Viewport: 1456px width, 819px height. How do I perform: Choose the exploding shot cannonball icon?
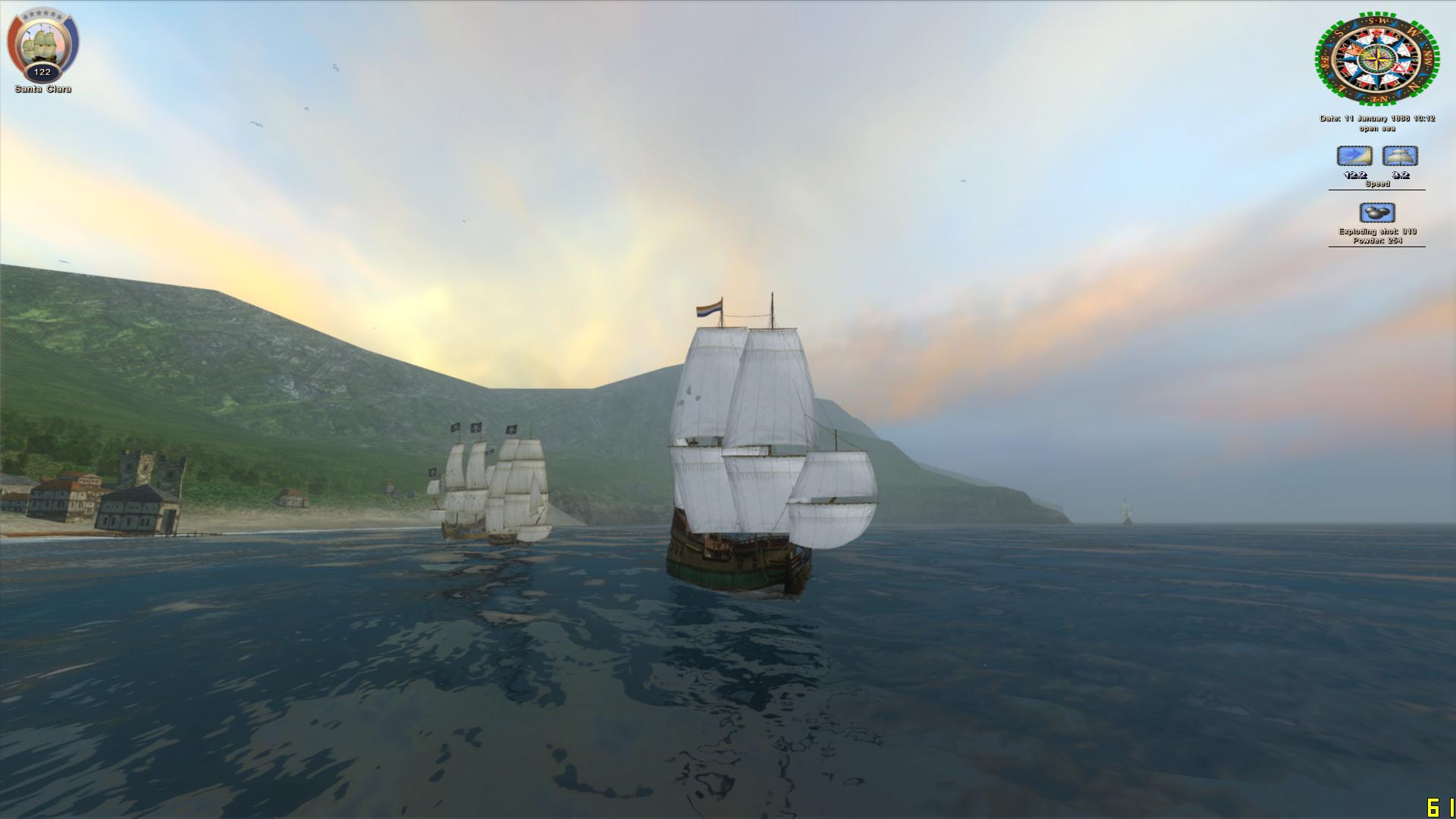1376,212
